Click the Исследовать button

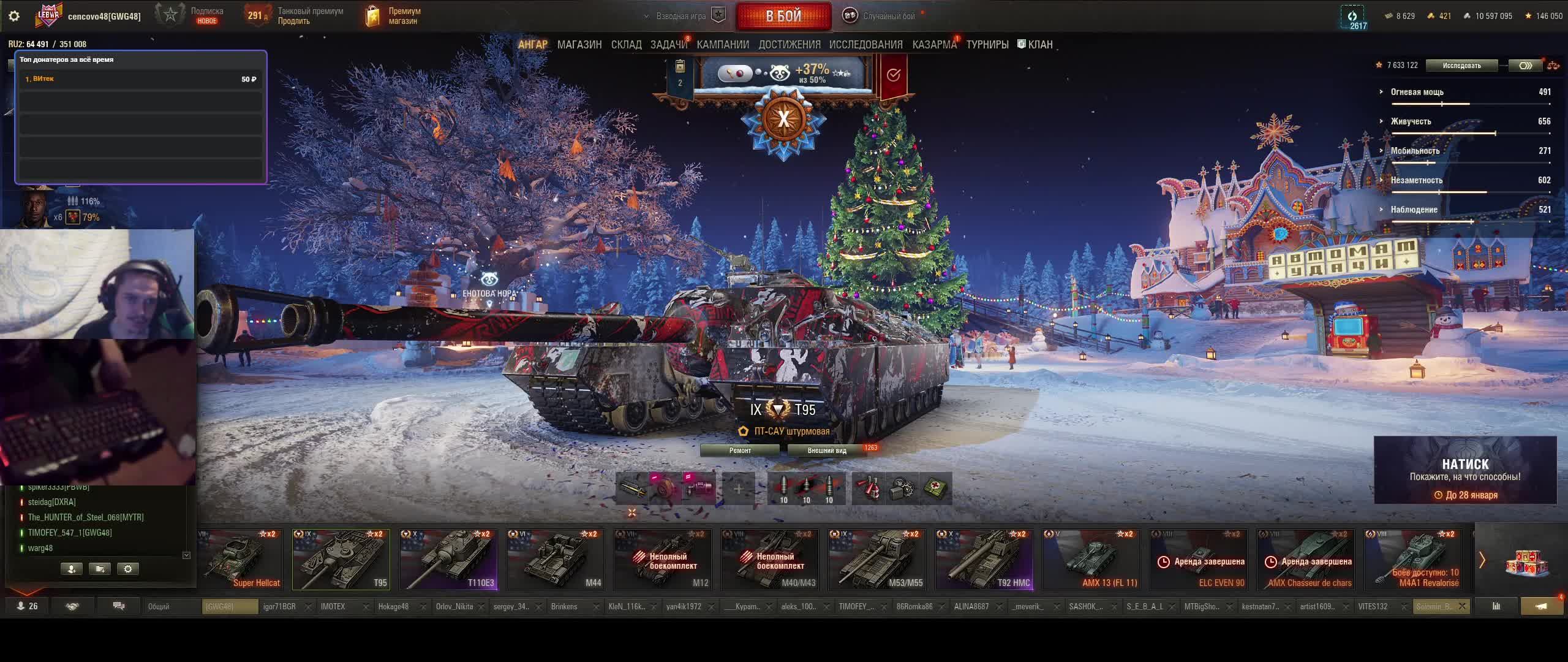[x=1461, y=66]
